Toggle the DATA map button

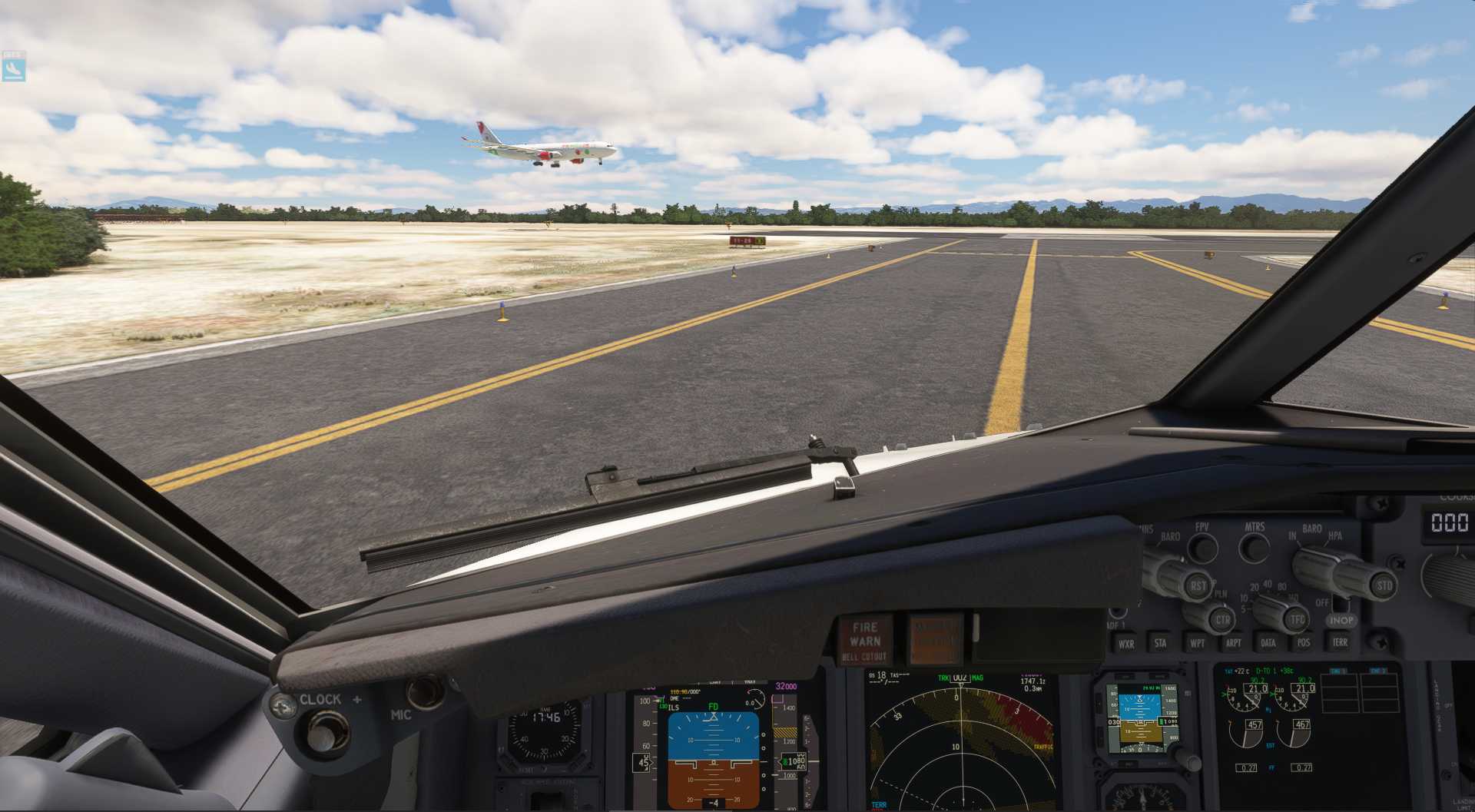pyautogui.click(x=1268, y=642)
